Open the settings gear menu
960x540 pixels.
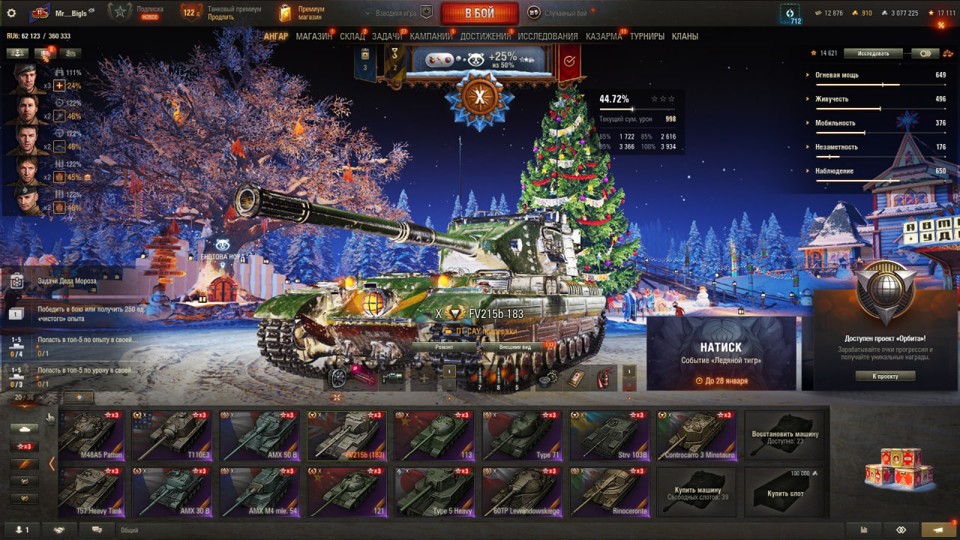pyautogui.click(x=11, y=13)
